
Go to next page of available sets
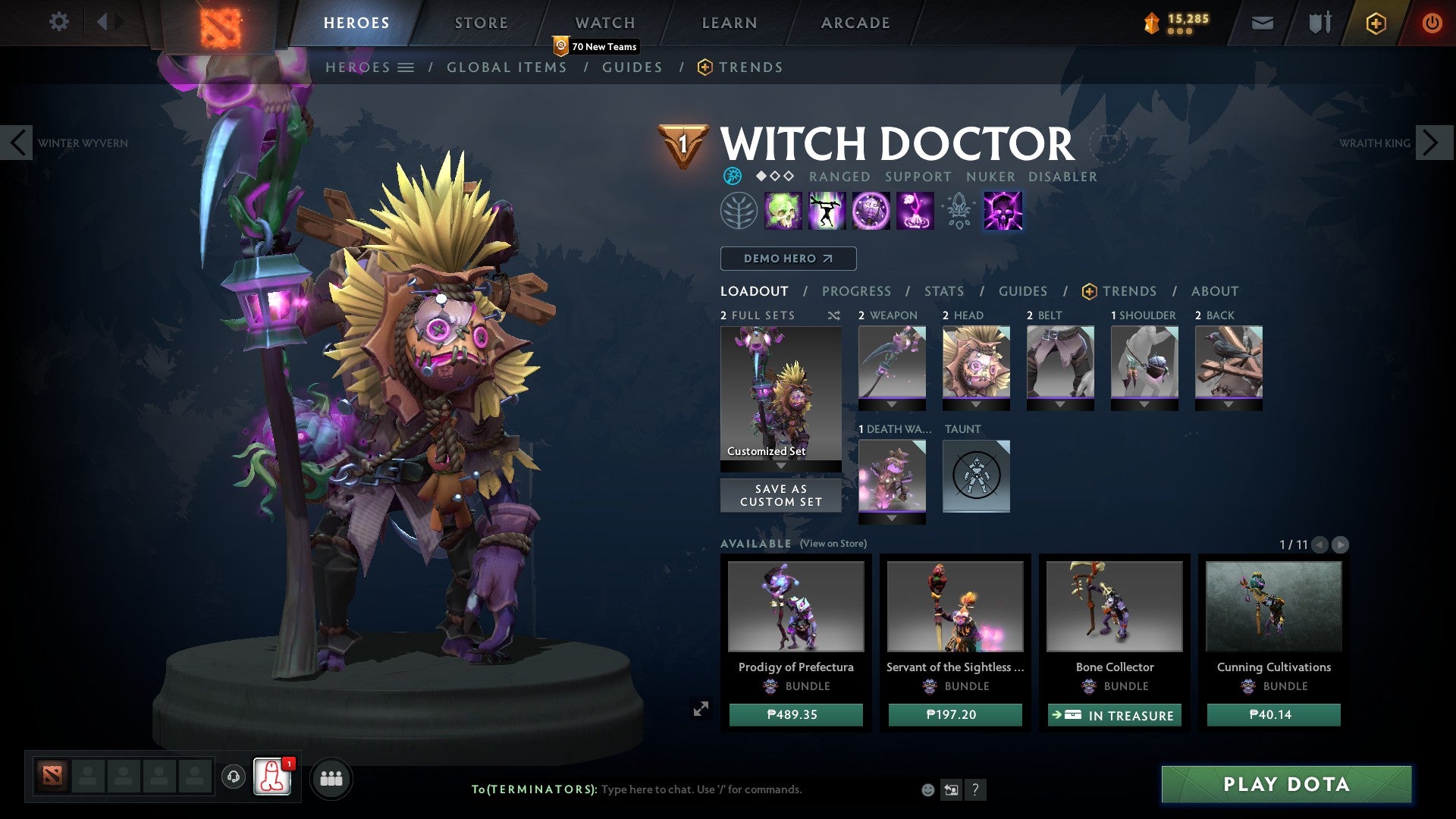1341,544
